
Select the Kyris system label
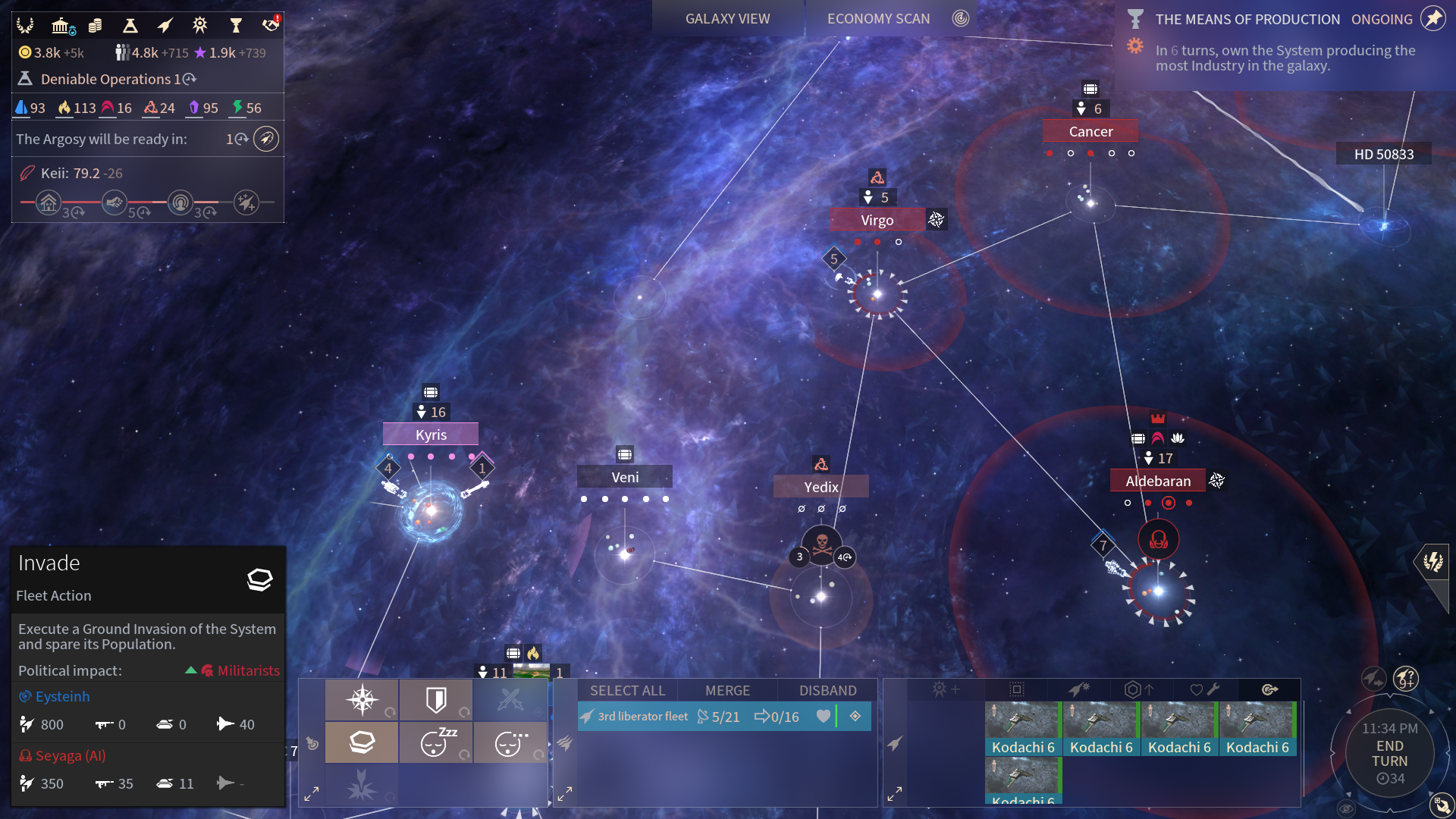click(x=431, y=435)
